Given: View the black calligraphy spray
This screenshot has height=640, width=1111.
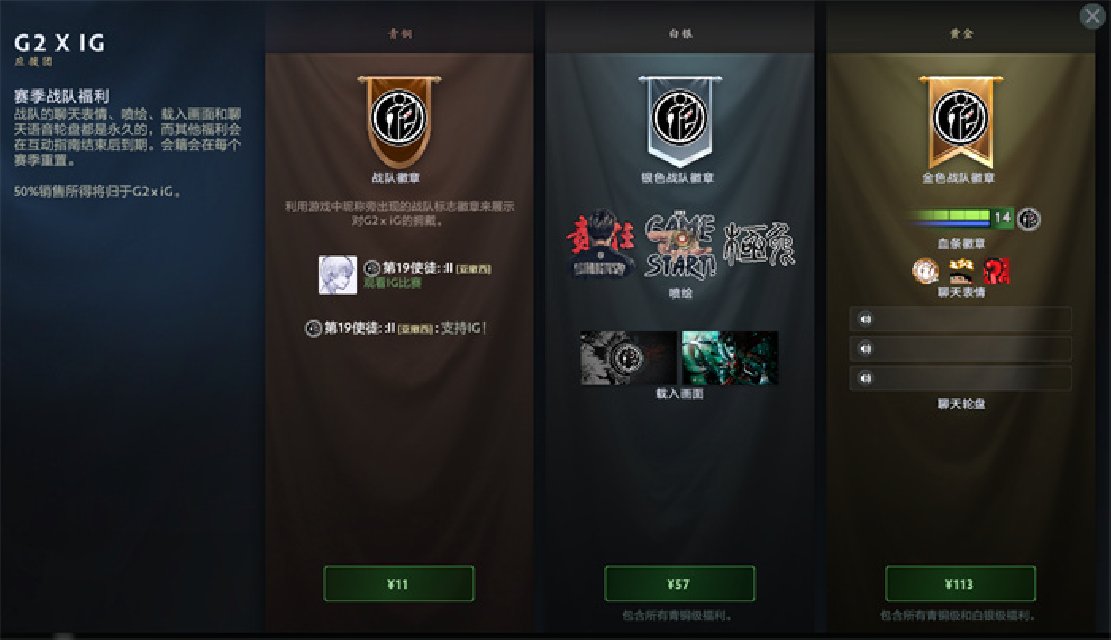Looking at the screenshot, I should point(758,245).
